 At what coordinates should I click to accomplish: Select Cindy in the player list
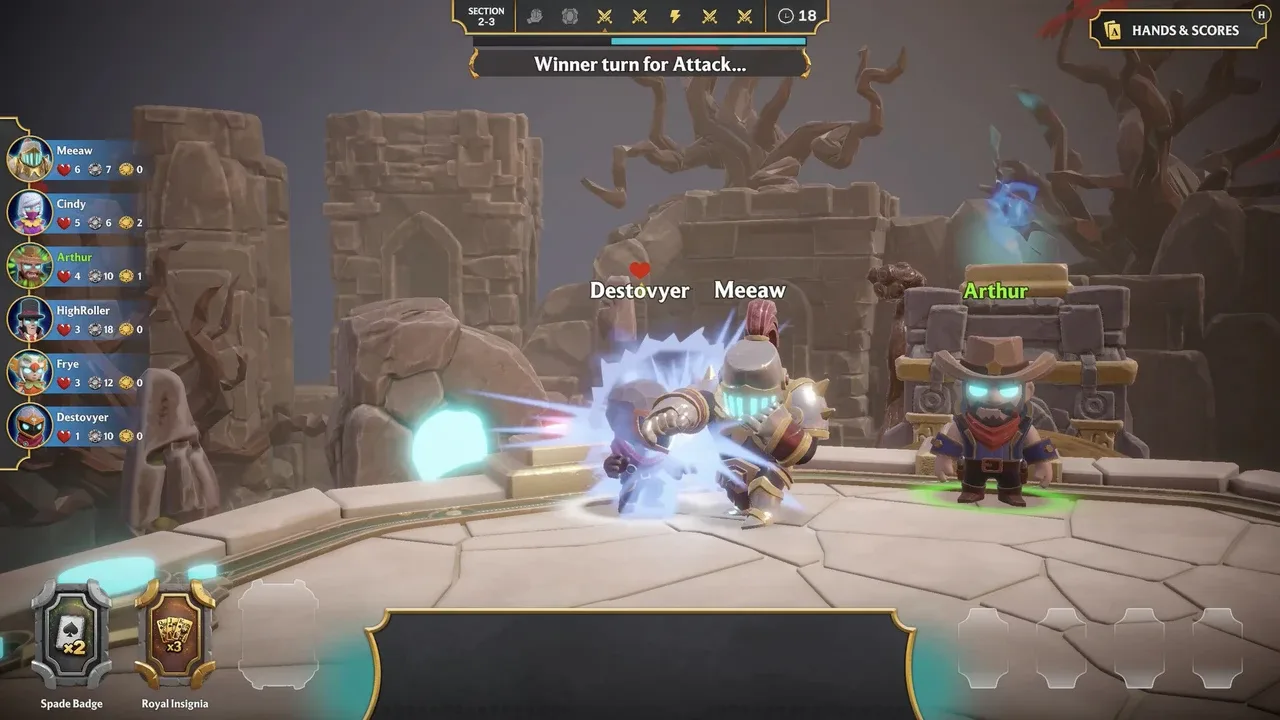(x=75, y=213)
